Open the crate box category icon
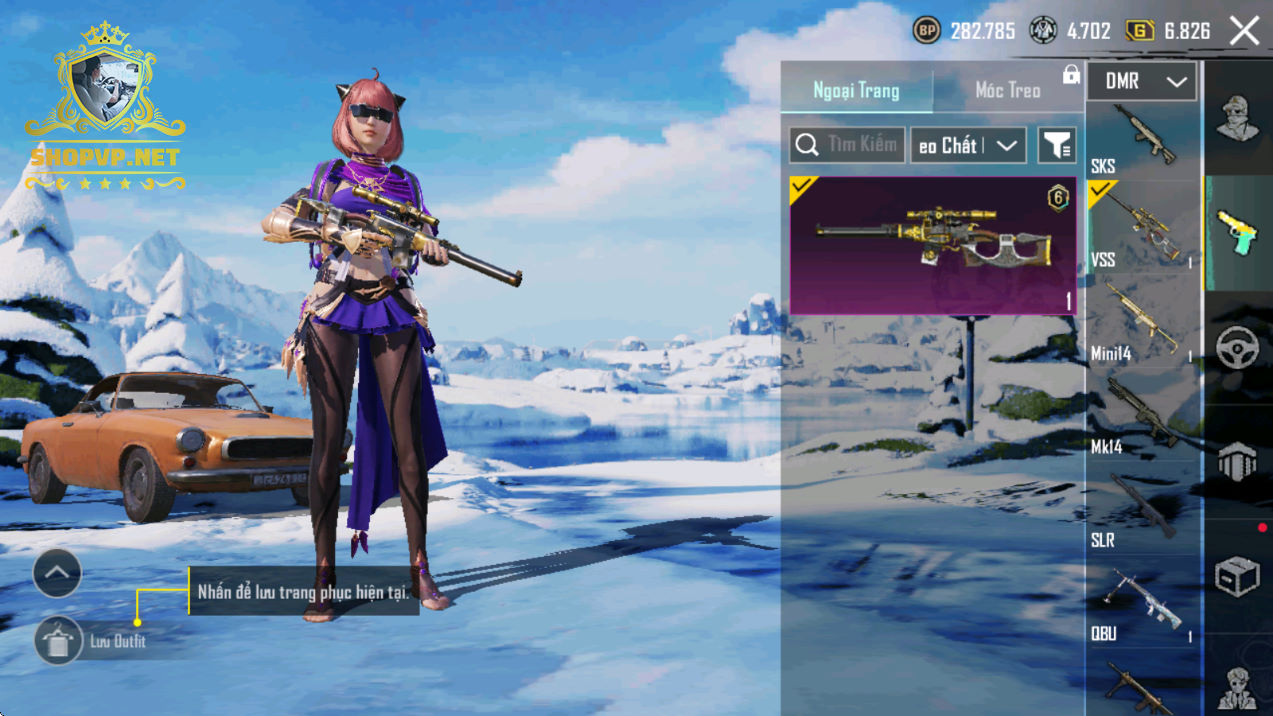This screenshot has width=1273, height=716. (x=1237, y=577)
